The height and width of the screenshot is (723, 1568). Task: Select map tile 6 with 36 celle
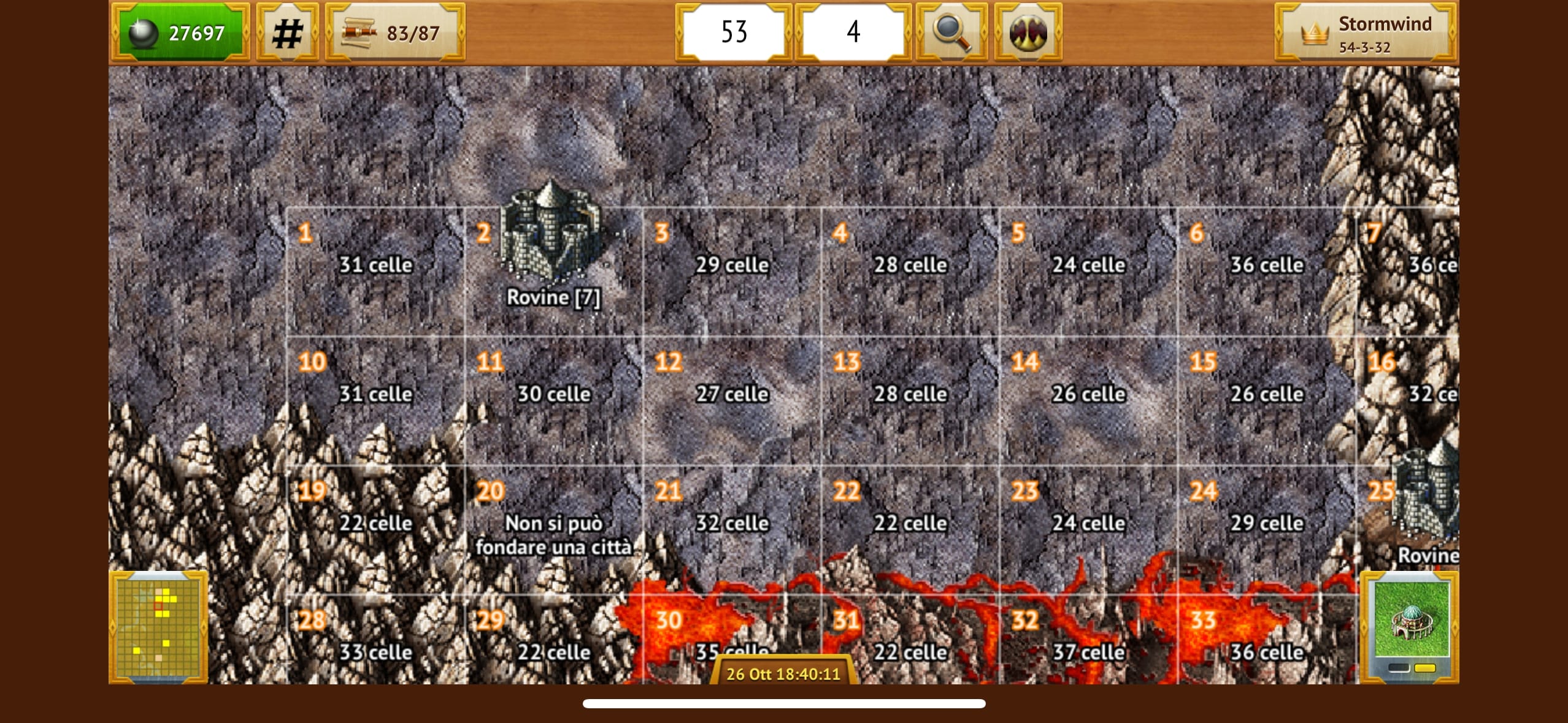coord(1266,272)
